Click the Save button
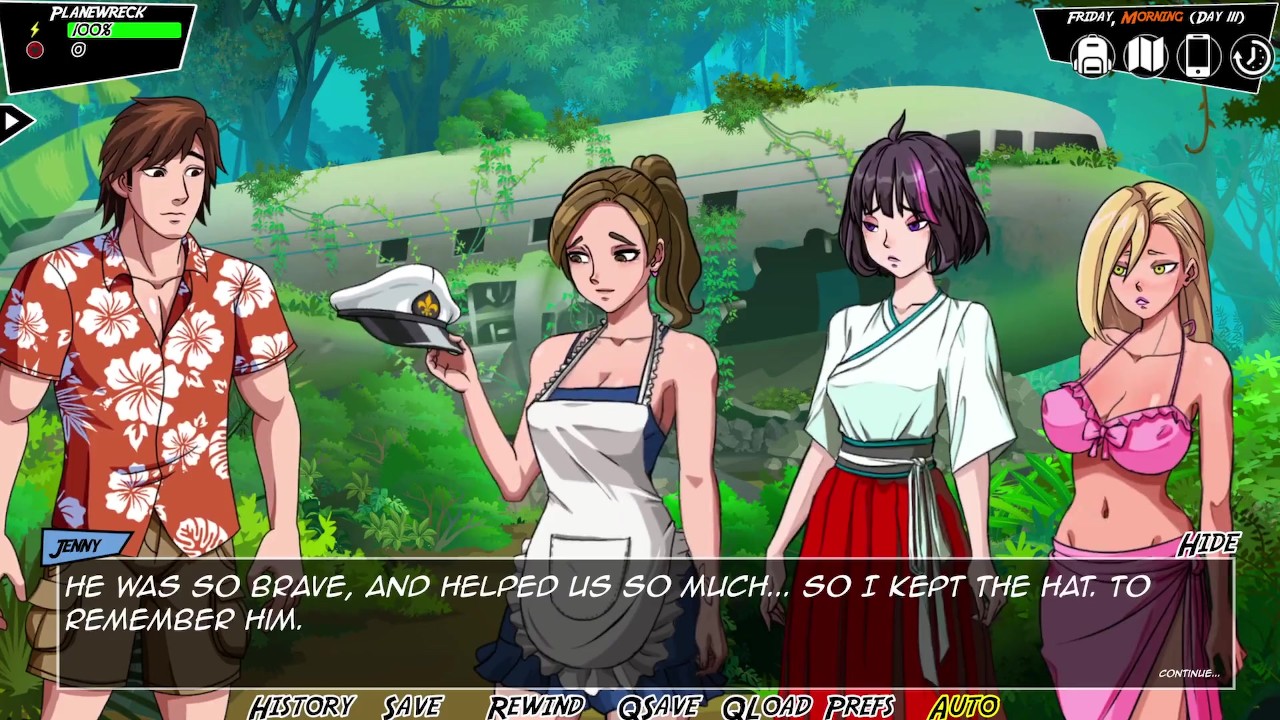The width and height of the screenshot is (1280, 720). pos(412,706)
